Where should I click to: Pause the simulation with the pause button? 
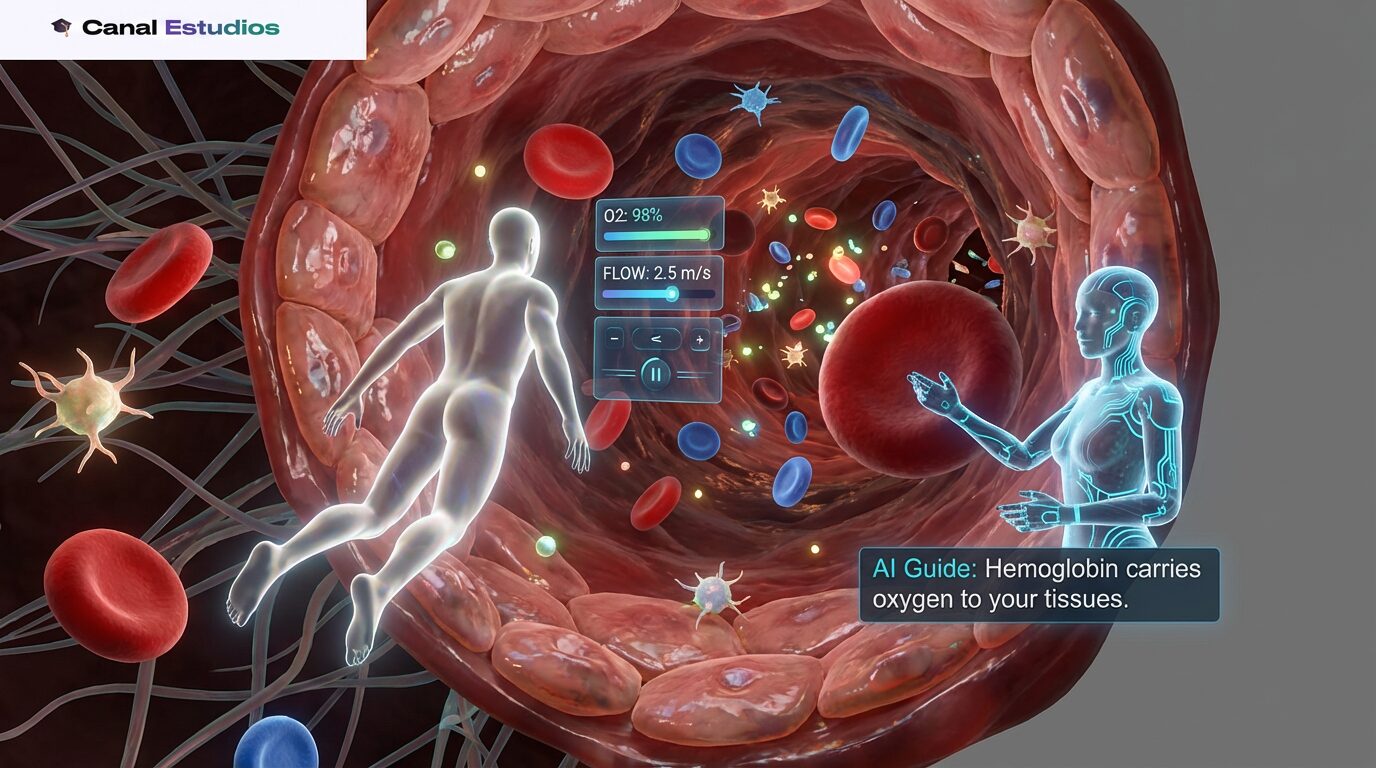coord(656,375)
